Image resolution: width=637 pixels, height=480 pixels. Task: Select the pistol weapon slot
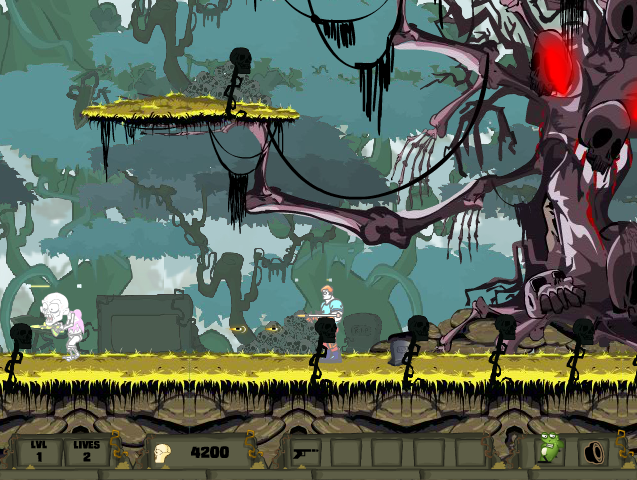[306, 452]
